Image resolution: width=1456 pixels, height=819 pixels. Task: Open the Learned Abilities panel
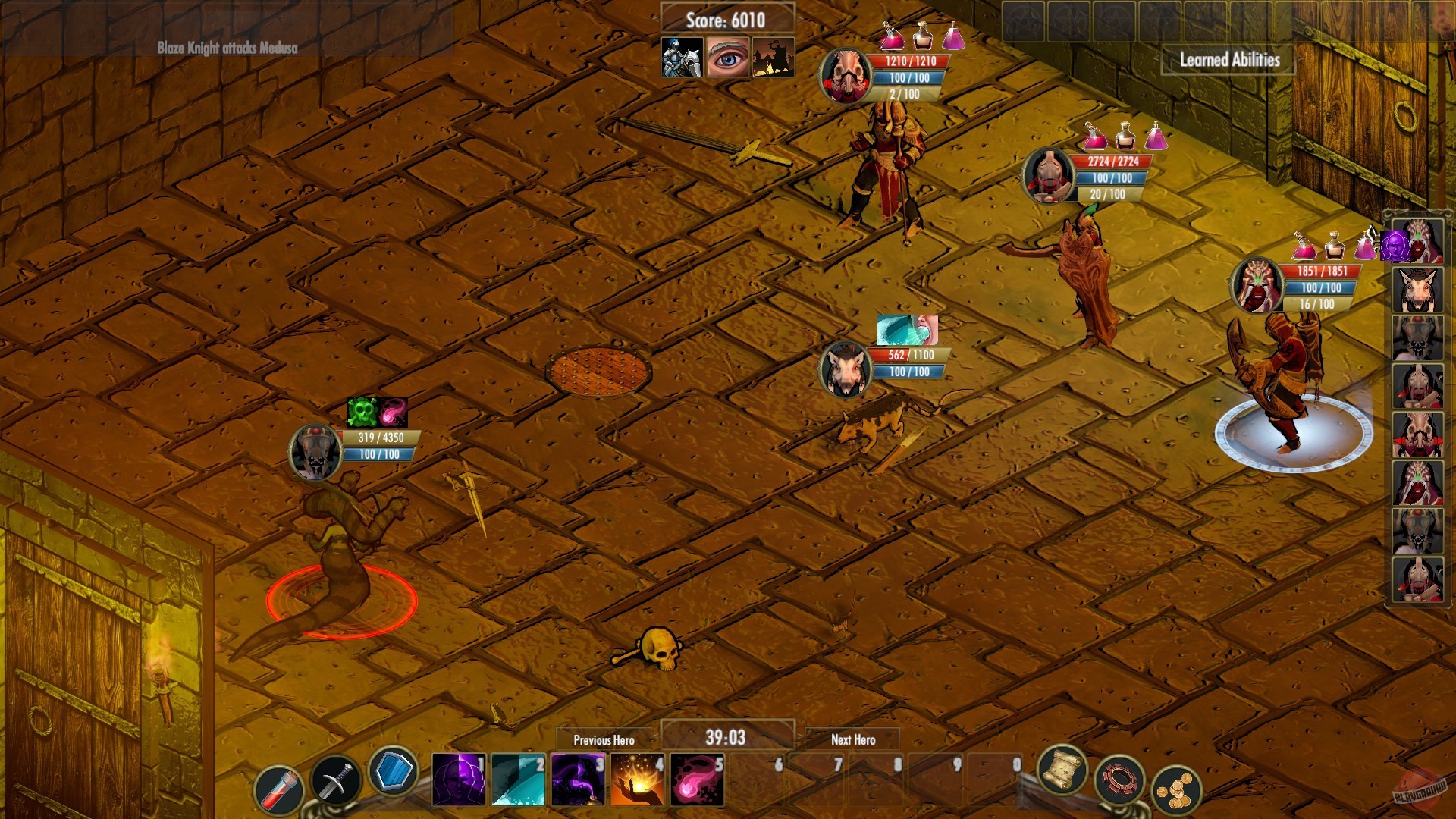pos(1228,60)
